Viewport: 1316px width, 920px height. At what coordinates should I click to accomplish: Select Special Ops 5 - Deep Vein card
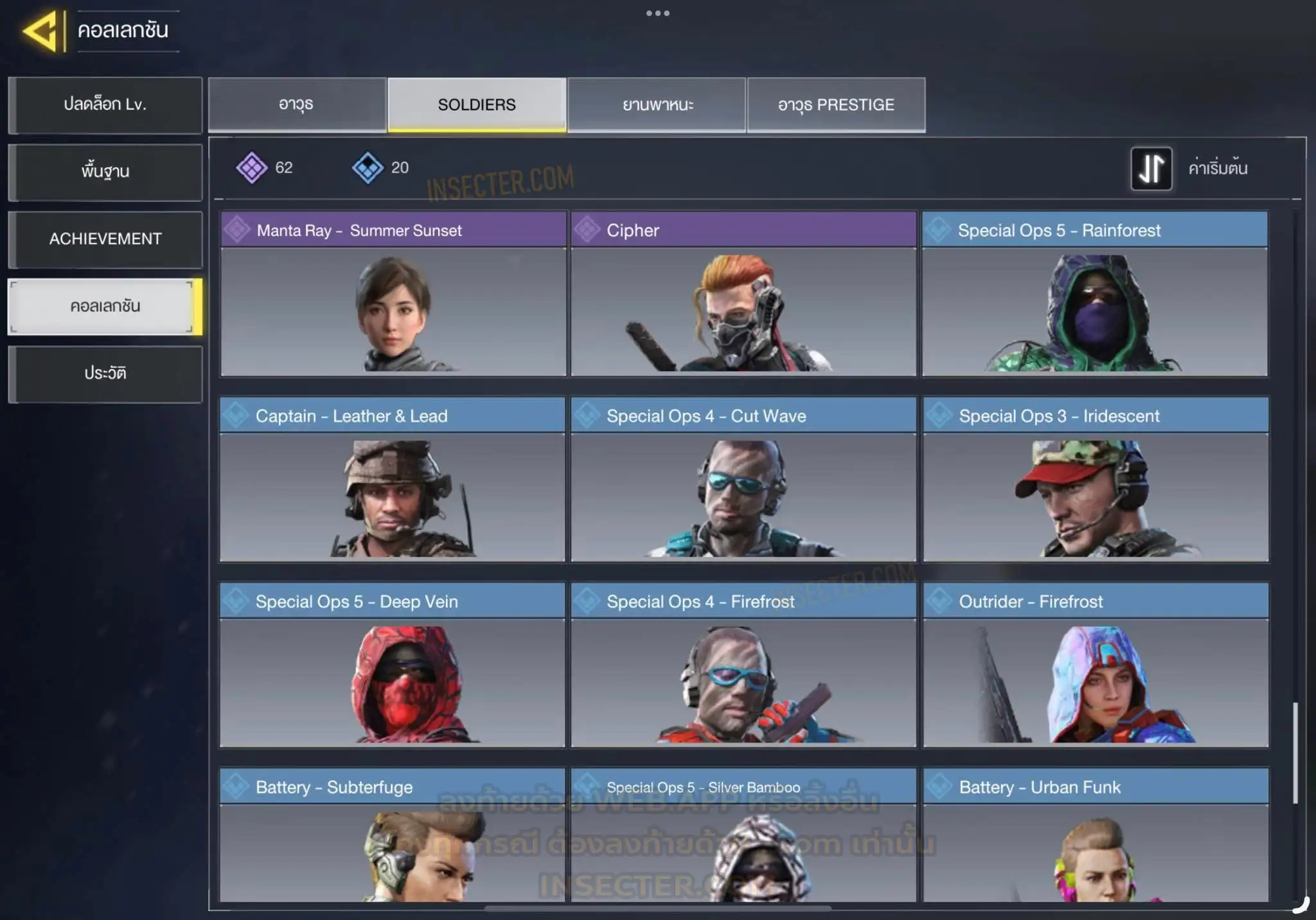click(393, 665)
